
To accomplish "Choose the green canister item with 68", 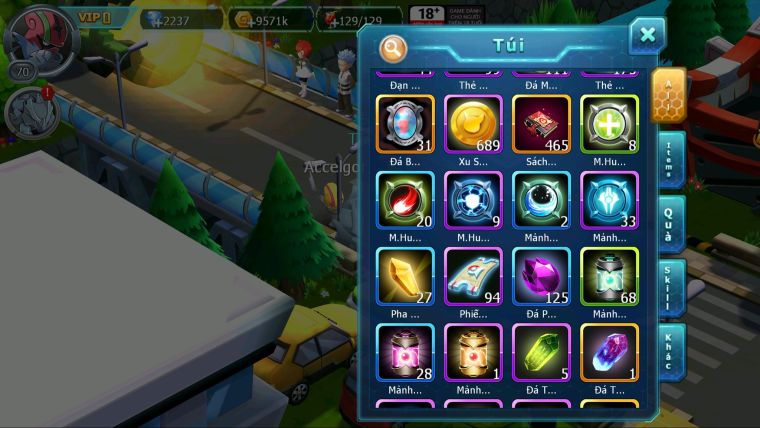I will point(609,276).
